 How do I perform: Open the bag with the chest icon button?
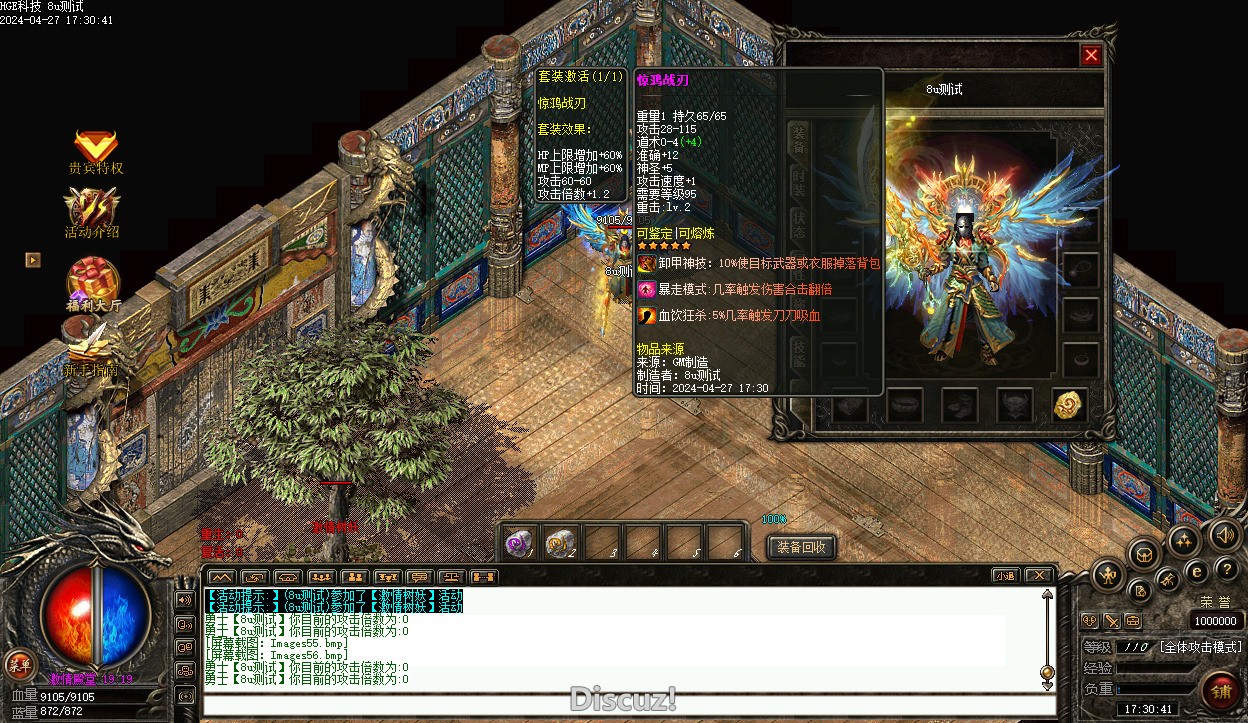1144,553
